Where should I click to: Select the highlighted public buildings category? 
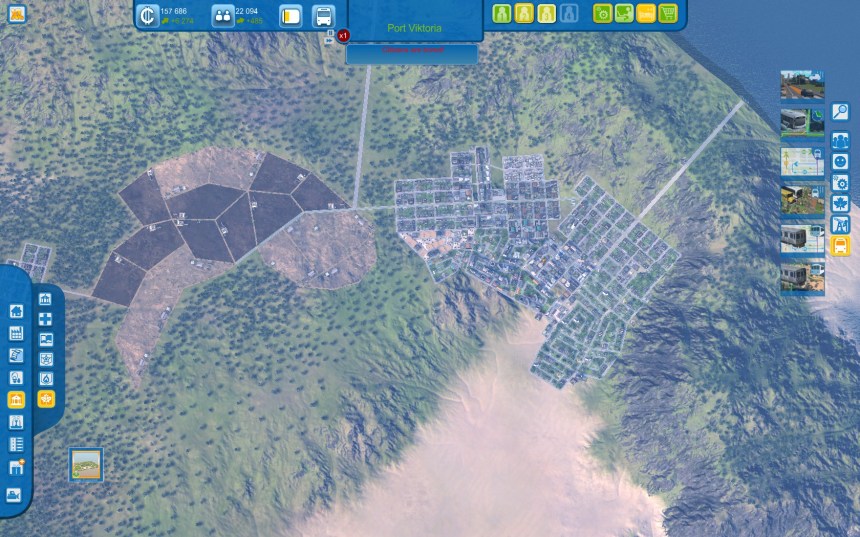coord(16,400)
